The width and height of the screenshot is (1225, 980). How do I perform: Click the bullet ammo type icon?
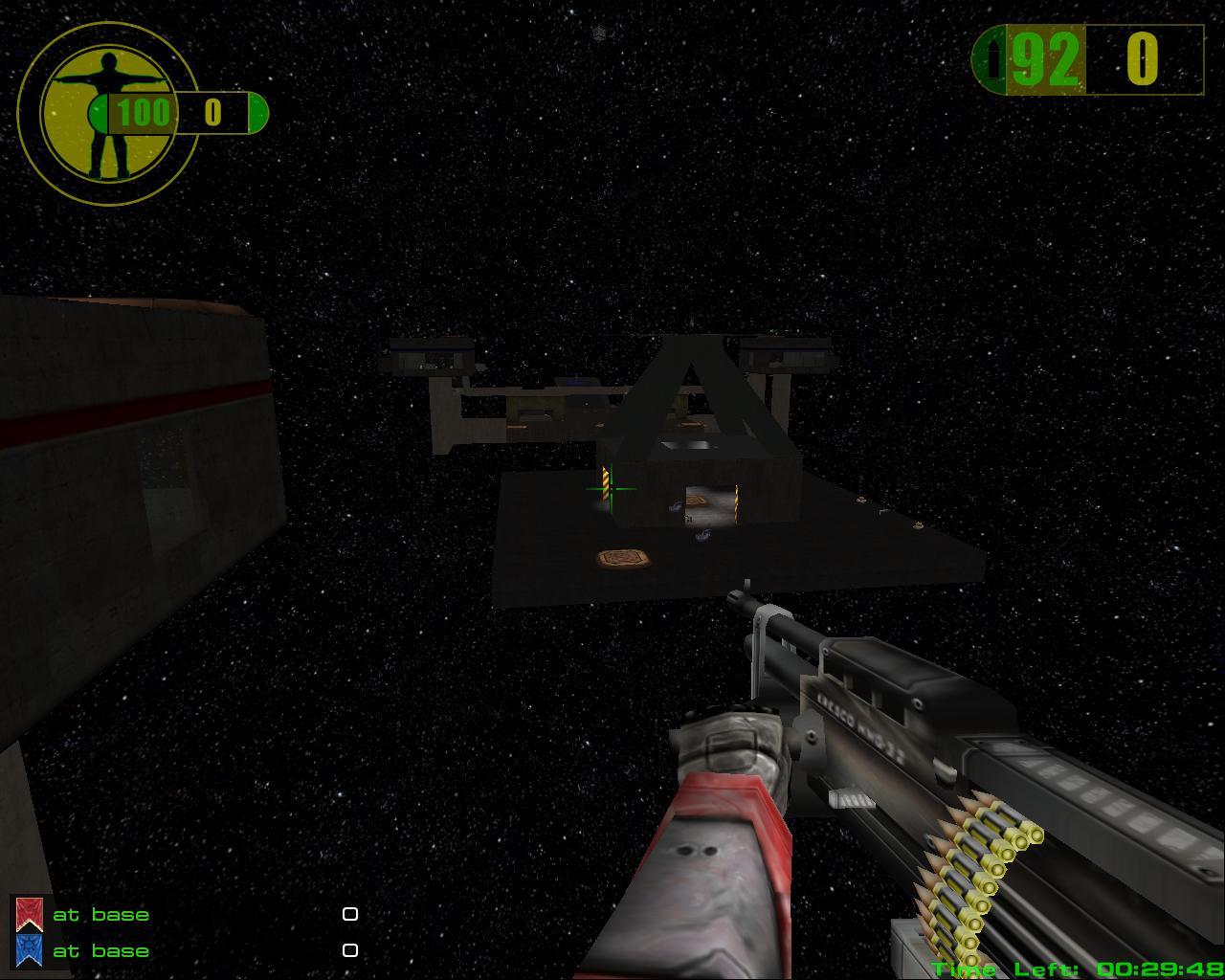[994, 60]
